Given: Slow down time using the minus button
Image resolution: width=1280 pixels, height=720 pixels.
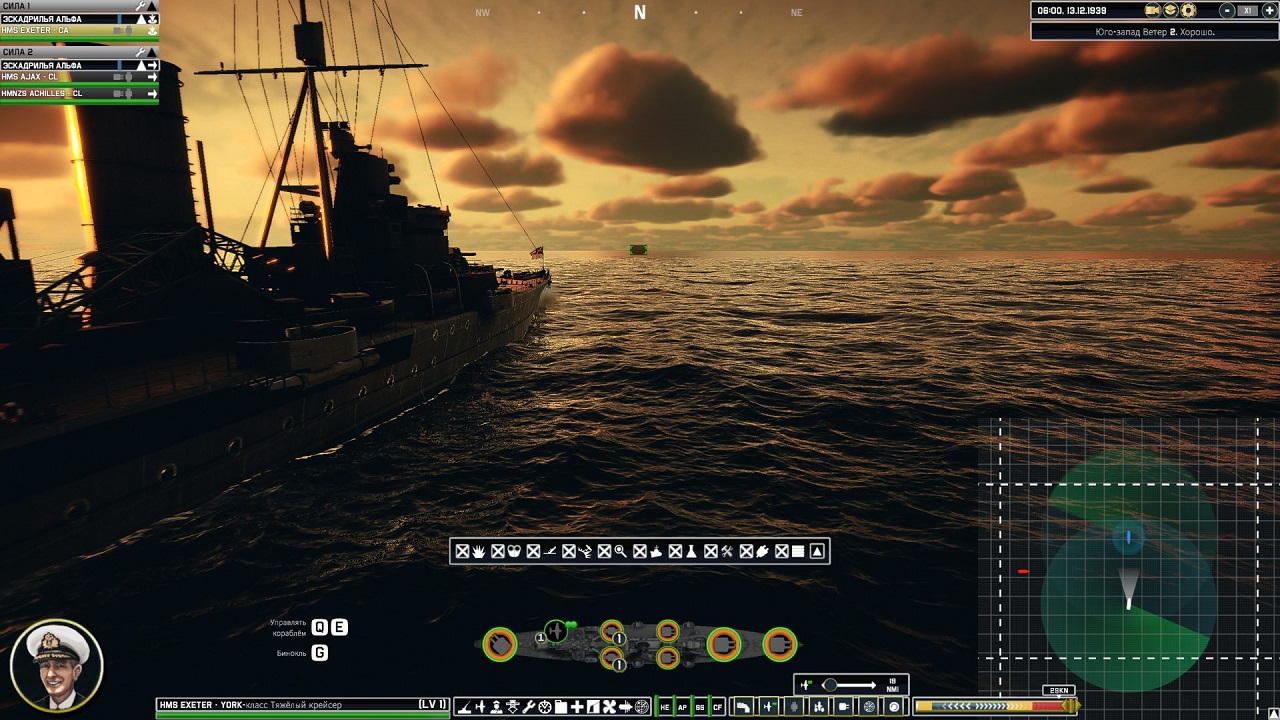Looking at the screenshot, I should [1227, 10].
